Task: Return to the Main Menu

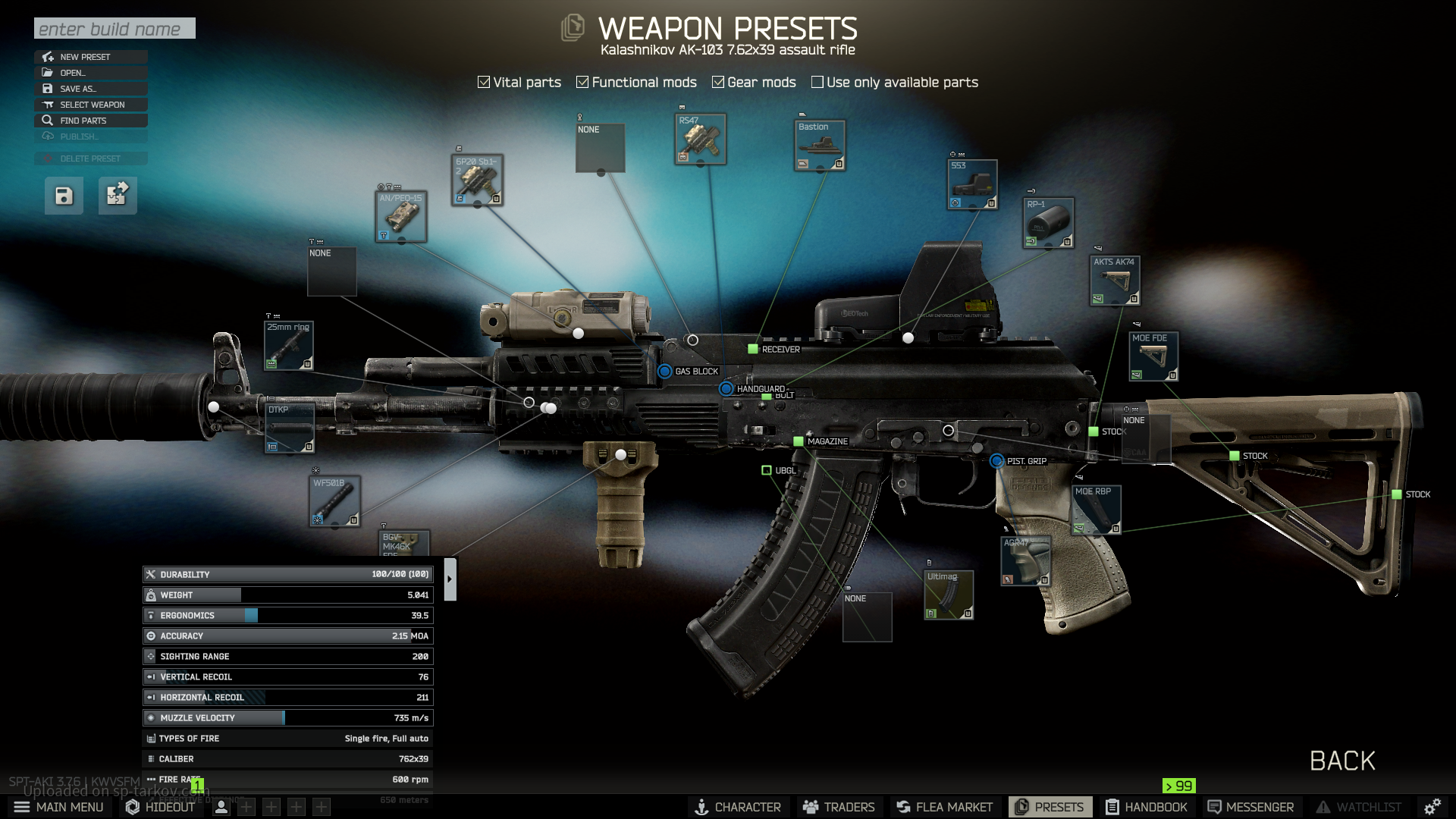Action: tap(59, 807)
